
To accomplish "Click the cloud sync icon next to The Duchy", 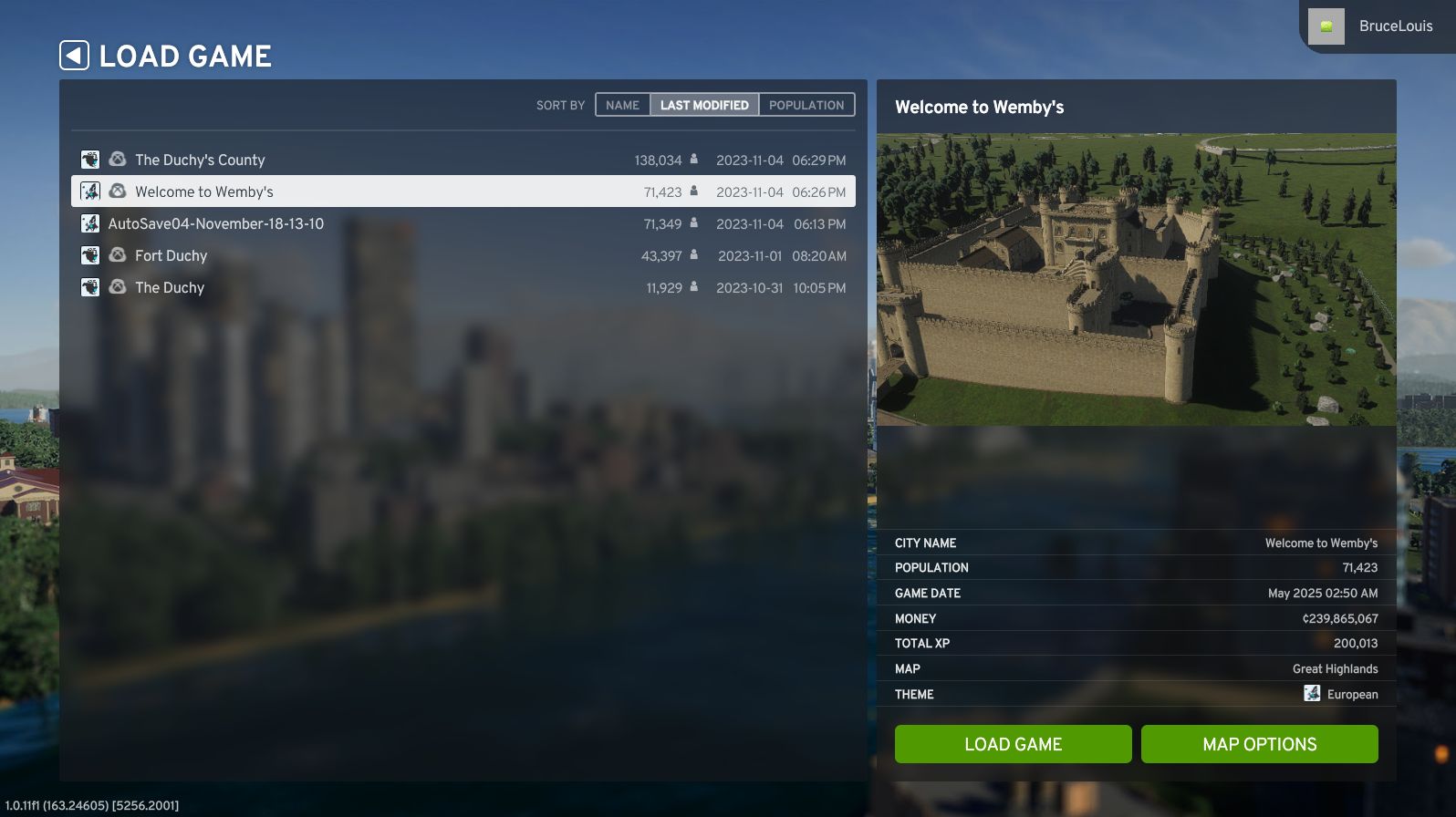I will click(x=117, y=287).
